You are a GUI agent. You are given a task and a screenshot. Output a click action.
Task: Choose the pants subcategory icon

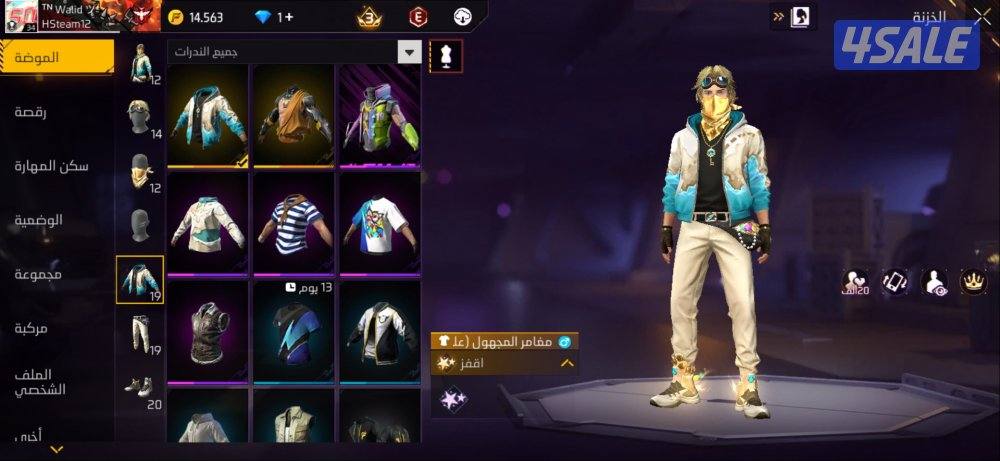click(140, 333)
